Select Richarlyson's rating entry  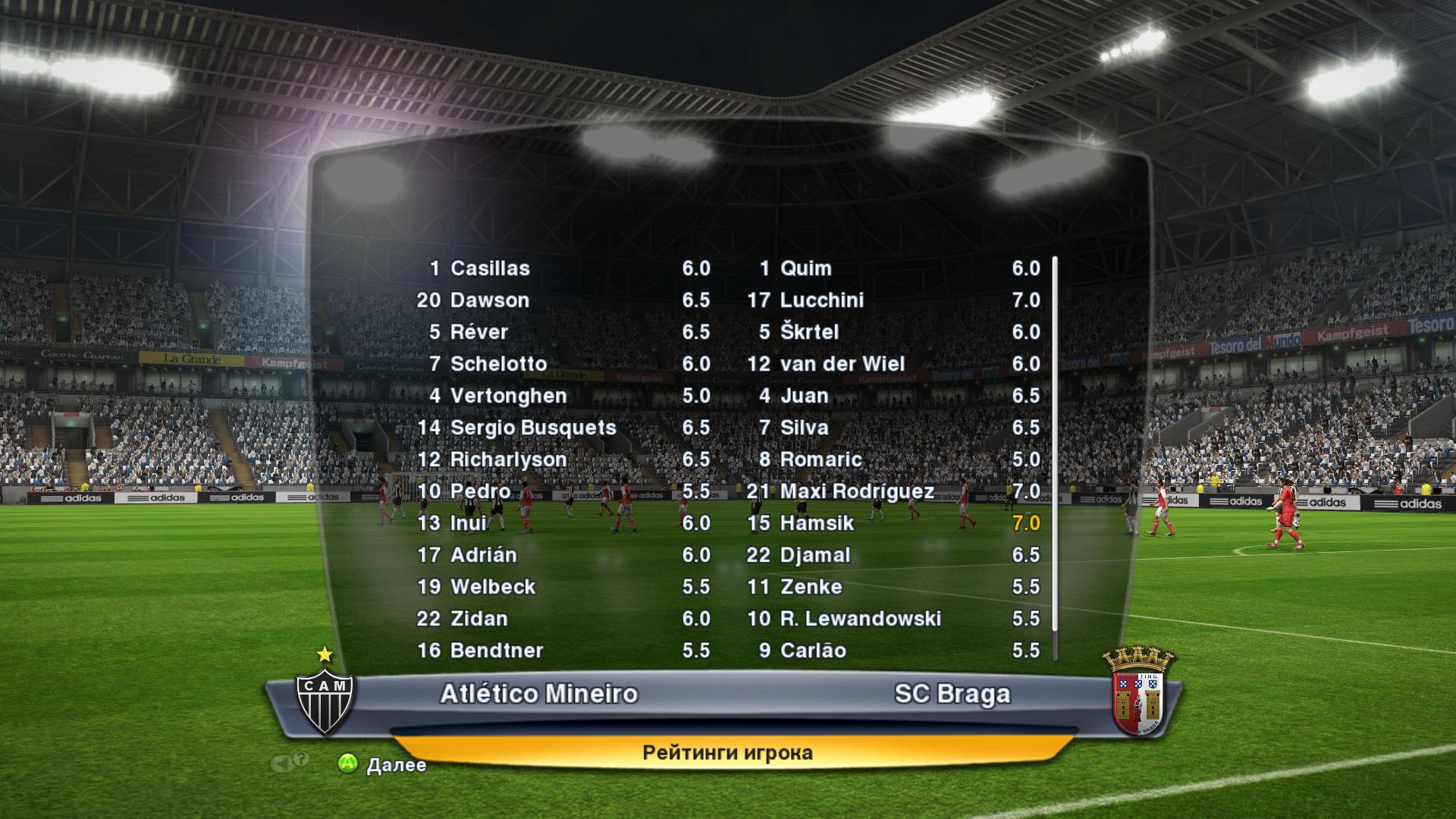coord(508,460)
